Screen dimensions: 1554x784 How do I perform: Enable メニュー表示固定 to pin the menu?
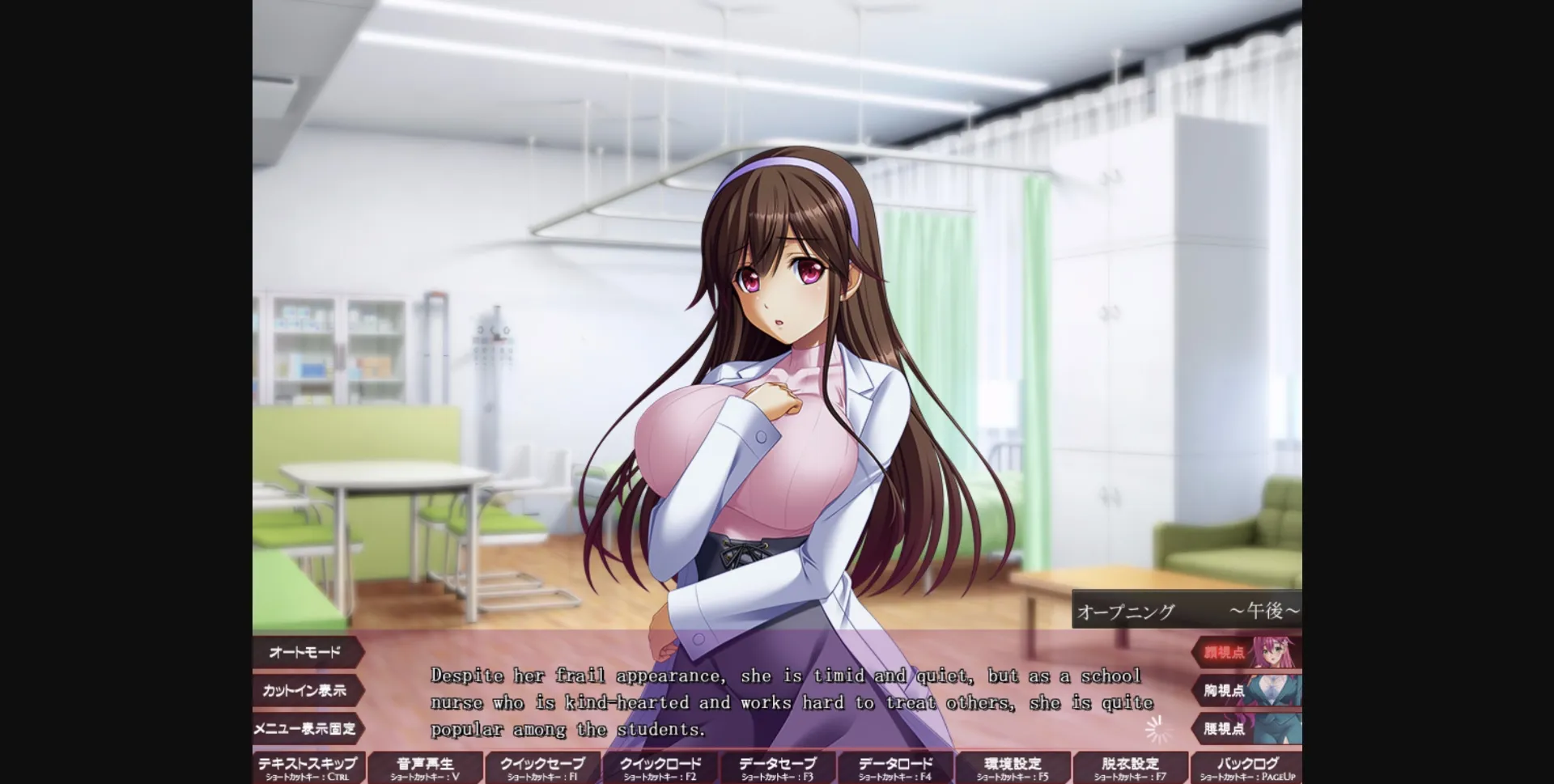click(306, 729)
